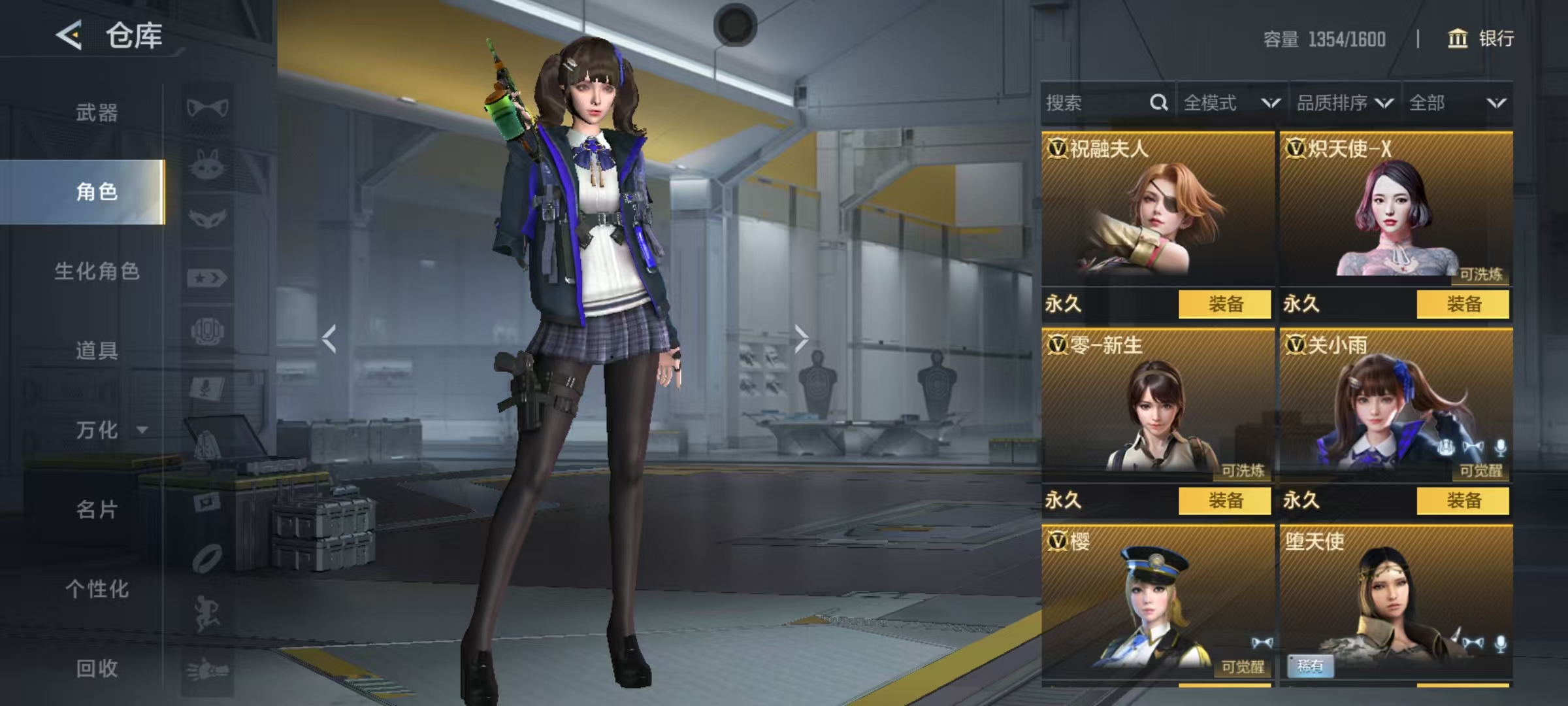Choose the 樱 character card
This screenshot has width=1568, height=706.
1157,601
